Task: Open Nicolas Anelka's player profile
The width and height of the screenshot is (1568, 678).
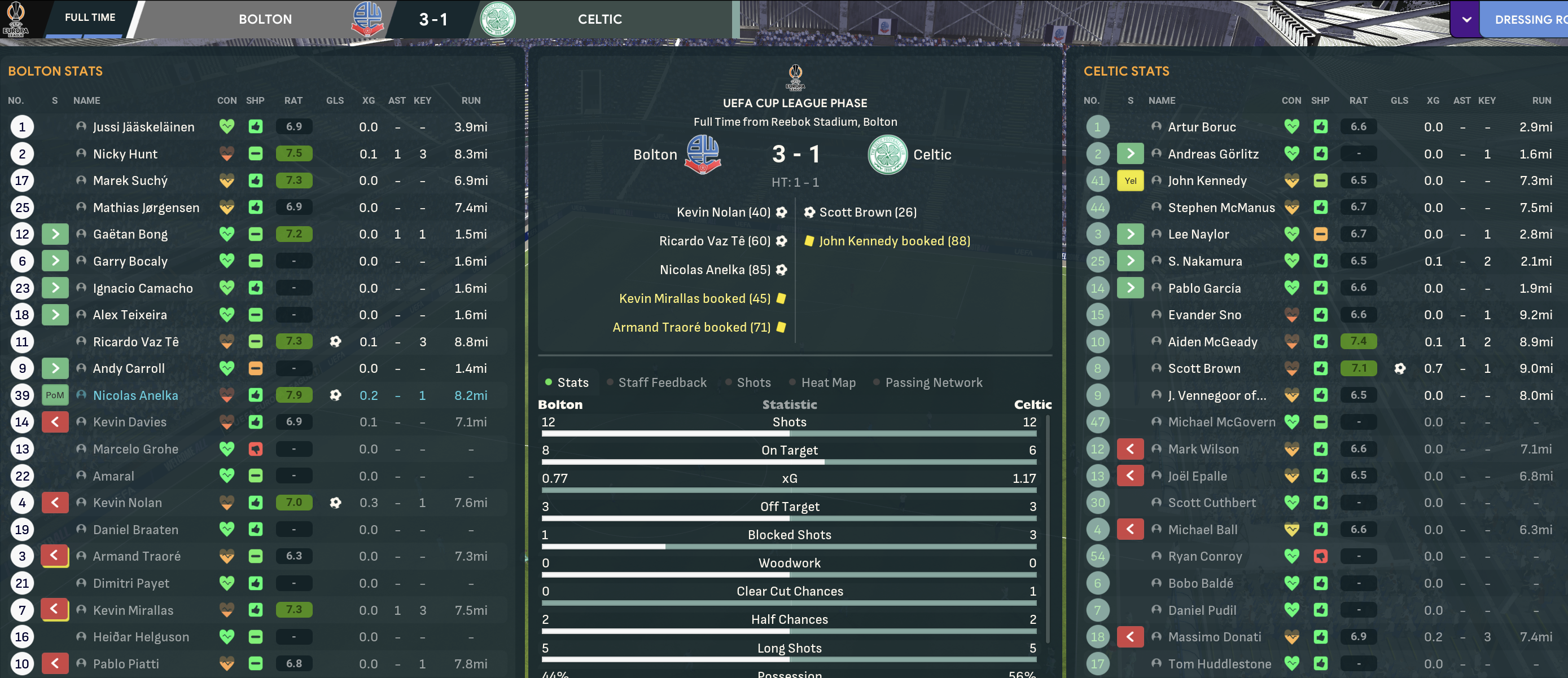Action: [x=135, y=395]
